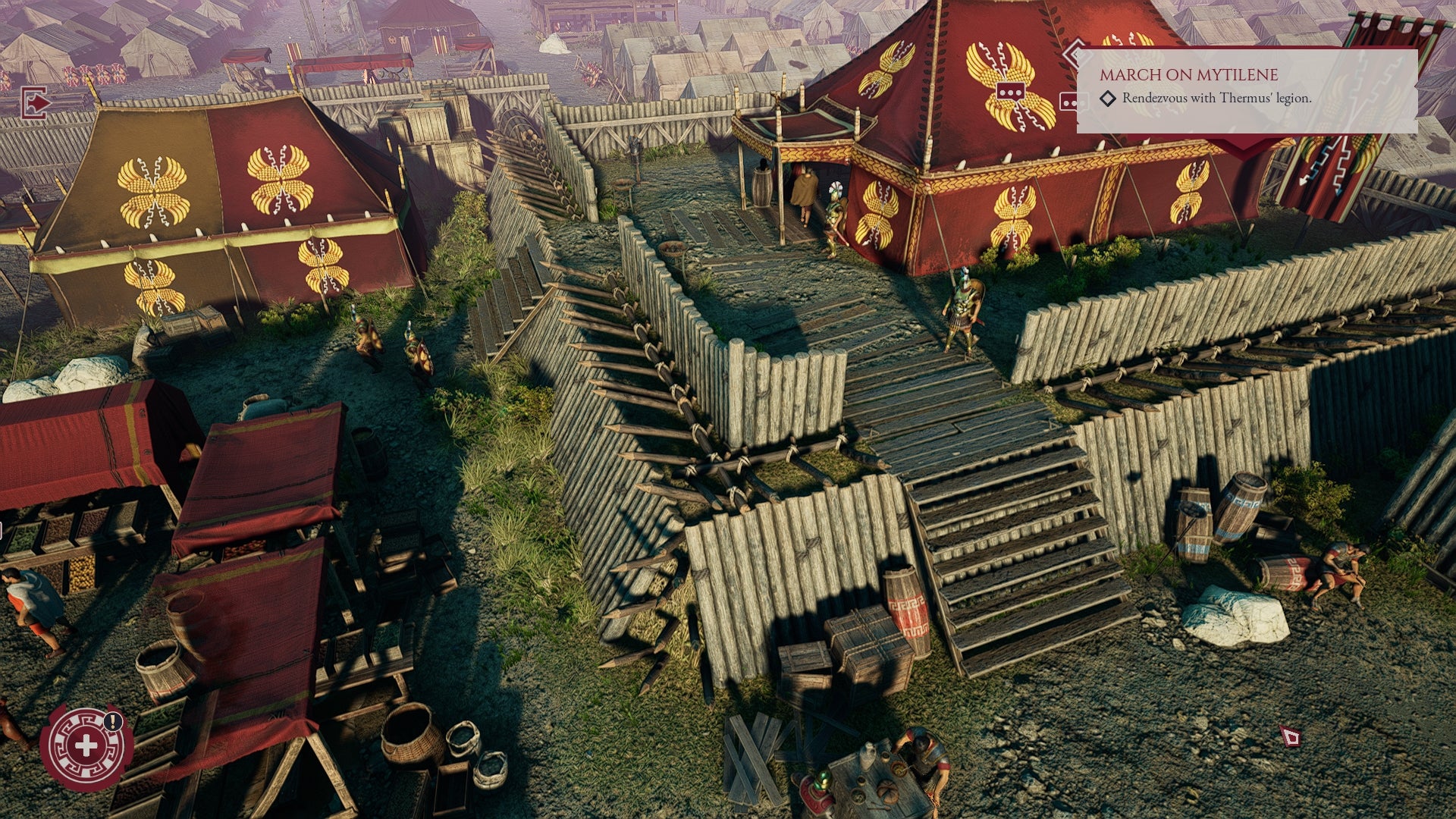This screenshot has width=1456, height=819.
Task: Click the legionary sitting at the bottom table
Action: pyautogui.click(x=924, y=755)
